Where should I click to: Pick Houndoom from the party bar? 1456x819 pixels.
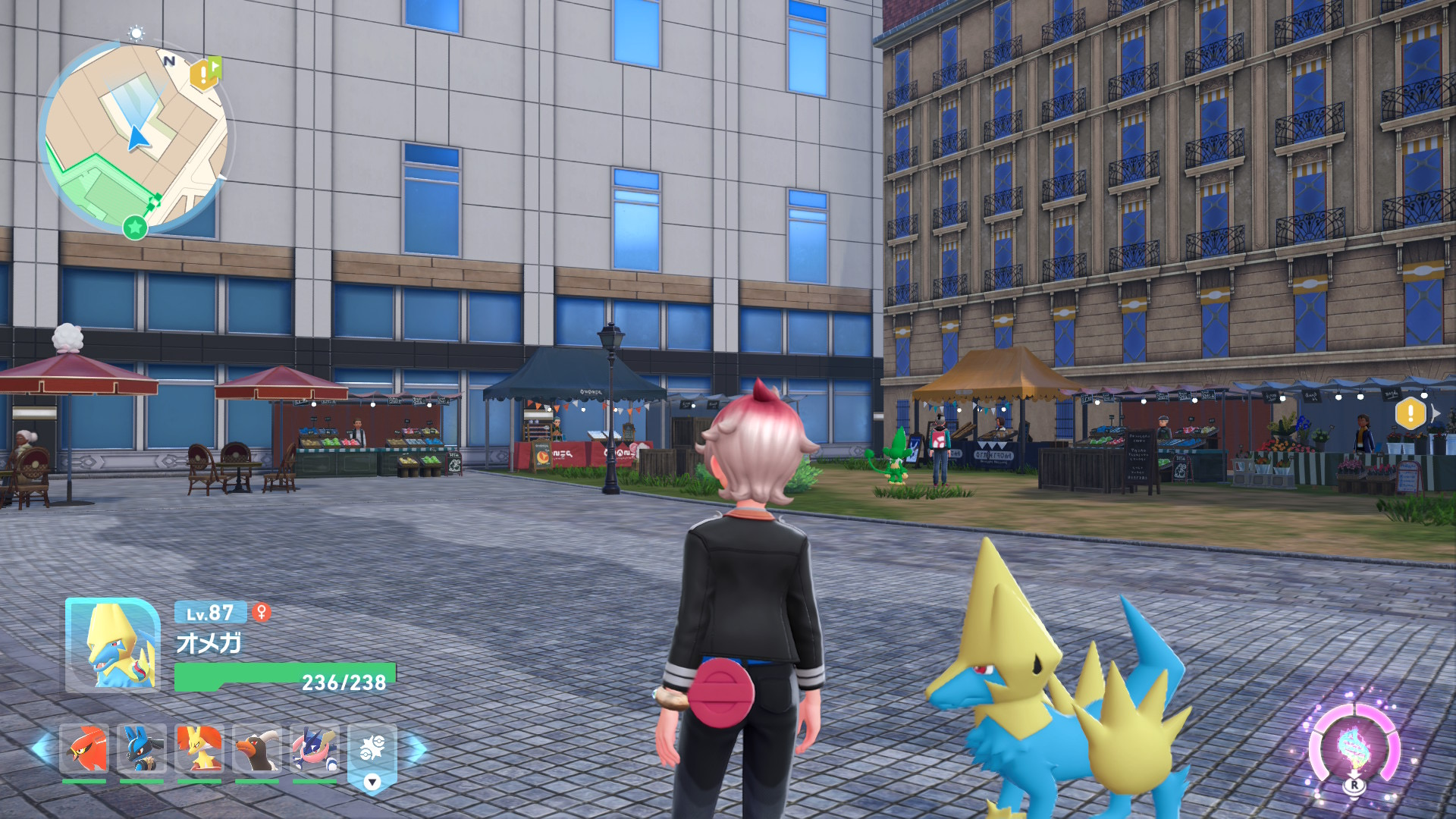coord(257,749)
